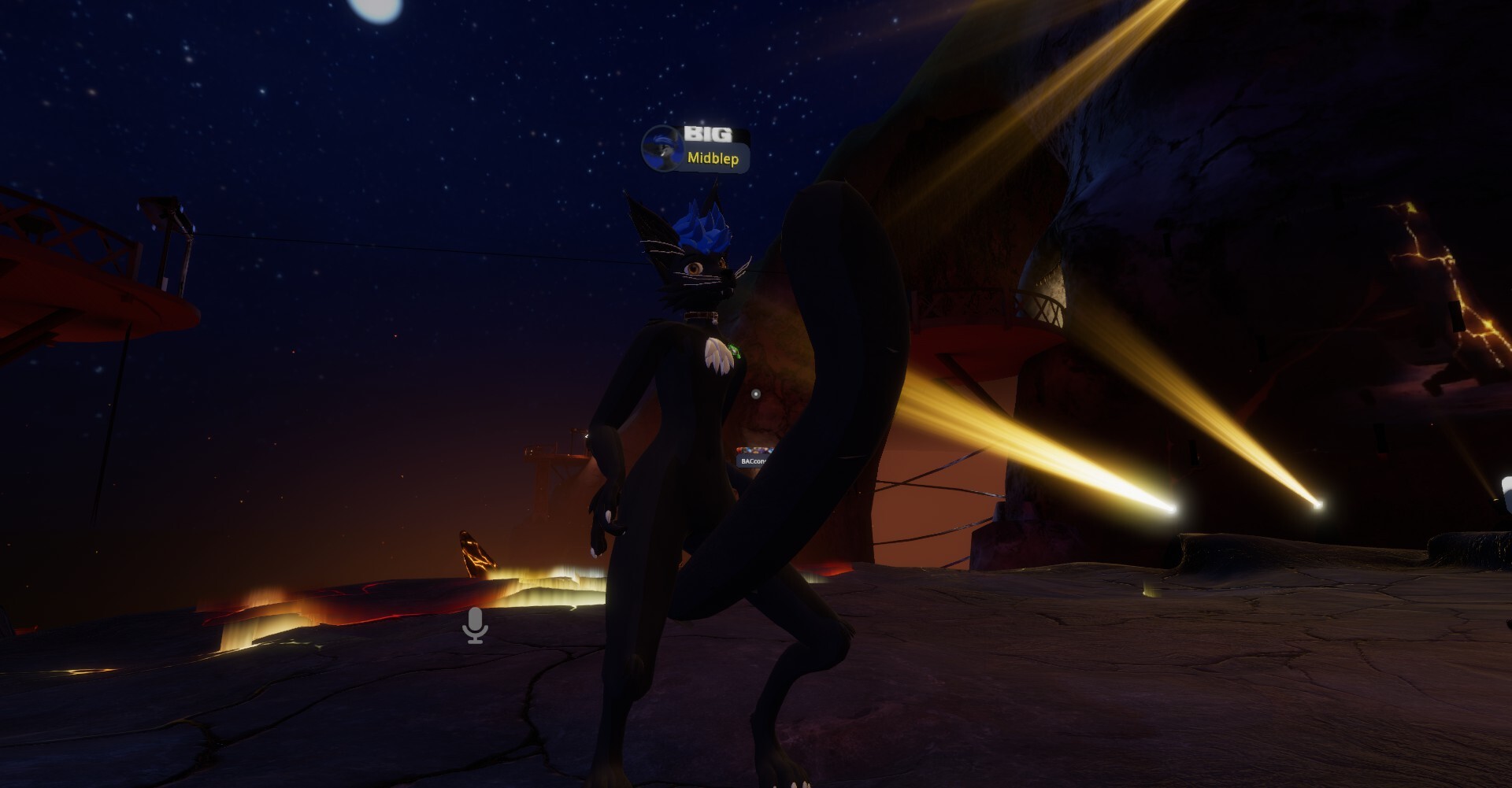This screenshot has width=1512, height=788.
Task: Select the Midblep player nameplate
Action: pos(713,158)
